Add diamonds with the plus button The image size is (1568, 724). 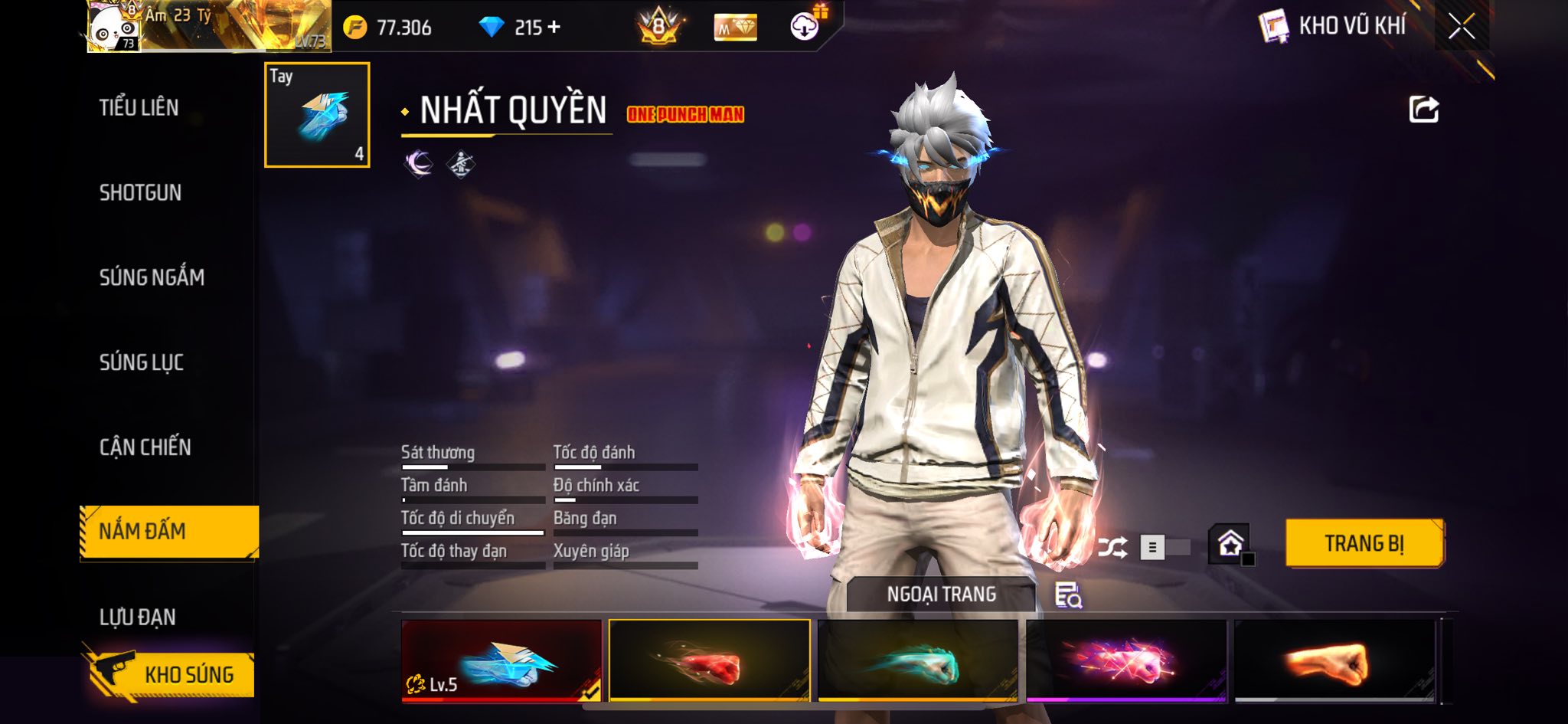click(554, 28)
